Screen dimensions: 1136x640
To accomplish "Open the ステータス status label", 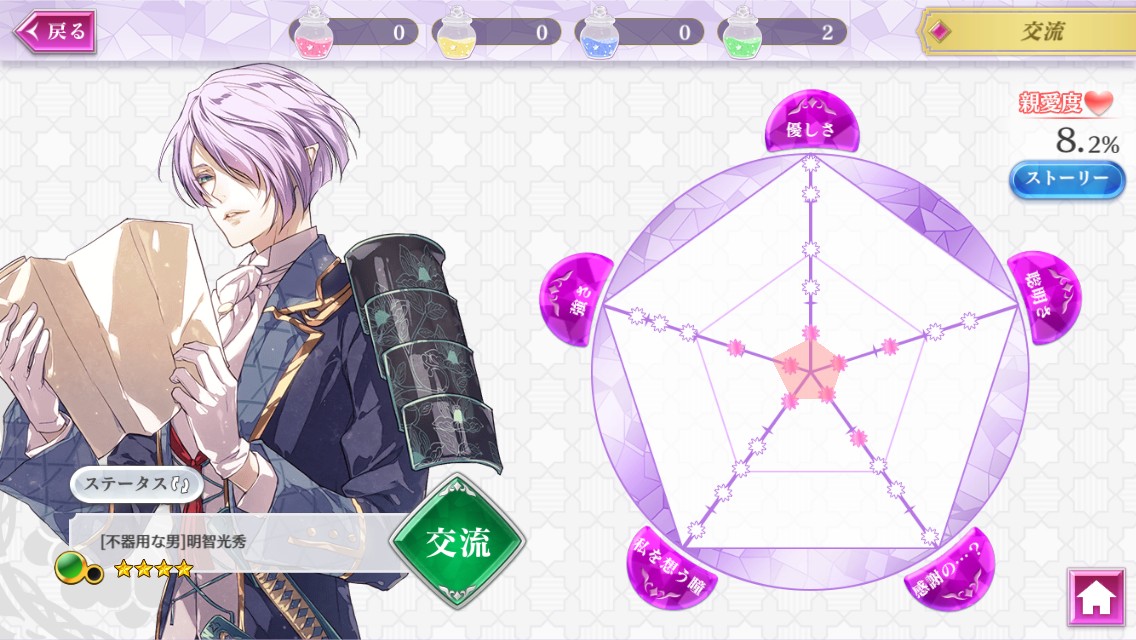I will click(x=137, y=485).
